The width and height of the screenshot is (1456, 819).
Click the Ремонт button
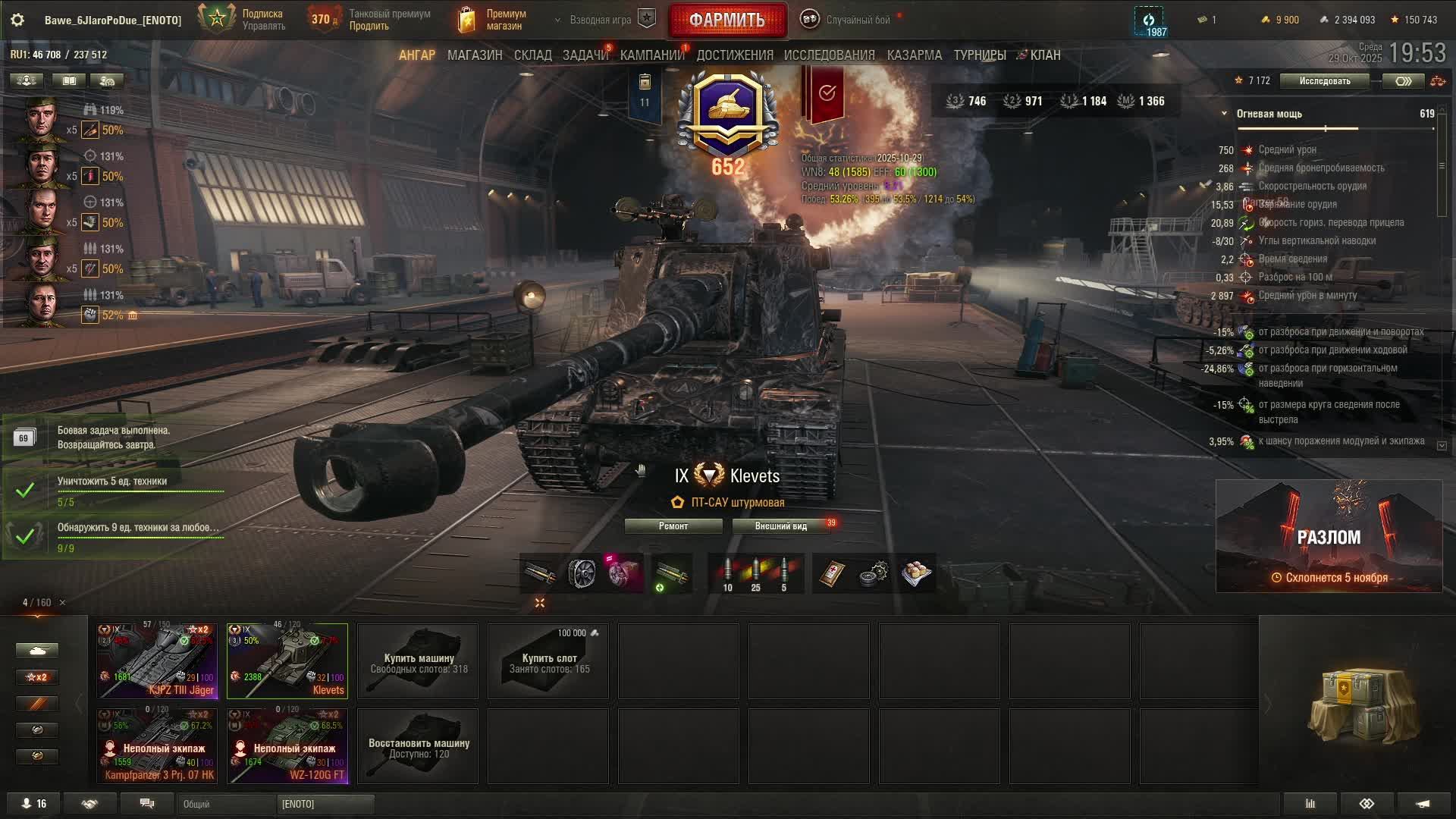pos(673,526)
